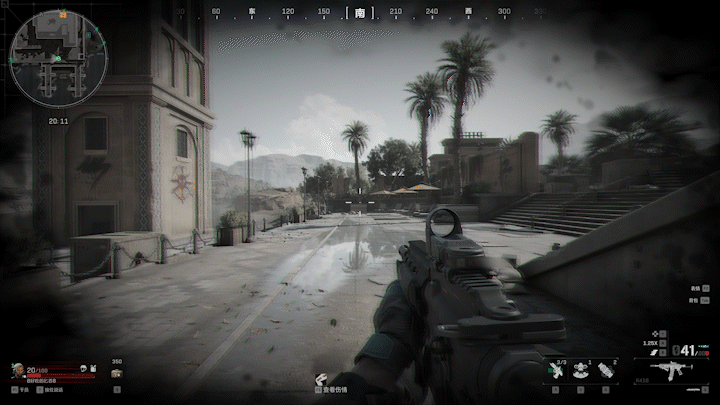Image resolution: width=720 pixels, height=405 pixels.
Task: Select the middle gadget slot with count 1
Action: 581,370
